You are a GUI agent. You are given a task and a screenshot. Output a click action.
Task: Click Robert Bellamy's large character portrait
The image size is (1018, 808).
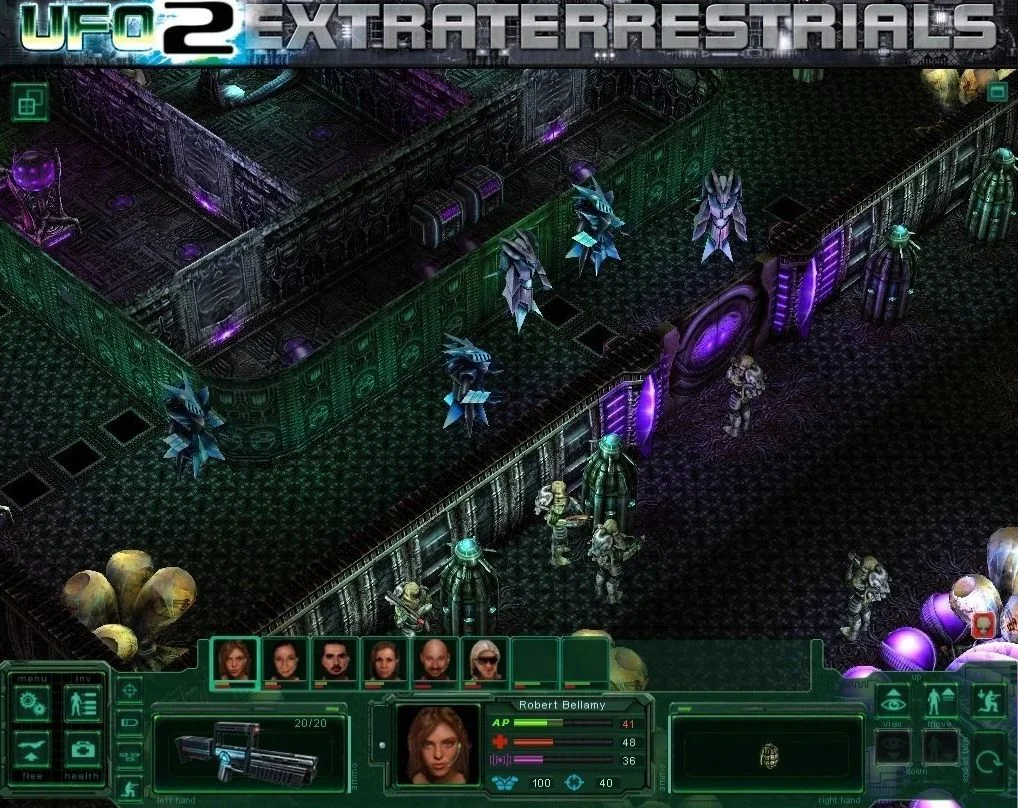(x=437, y=744)
